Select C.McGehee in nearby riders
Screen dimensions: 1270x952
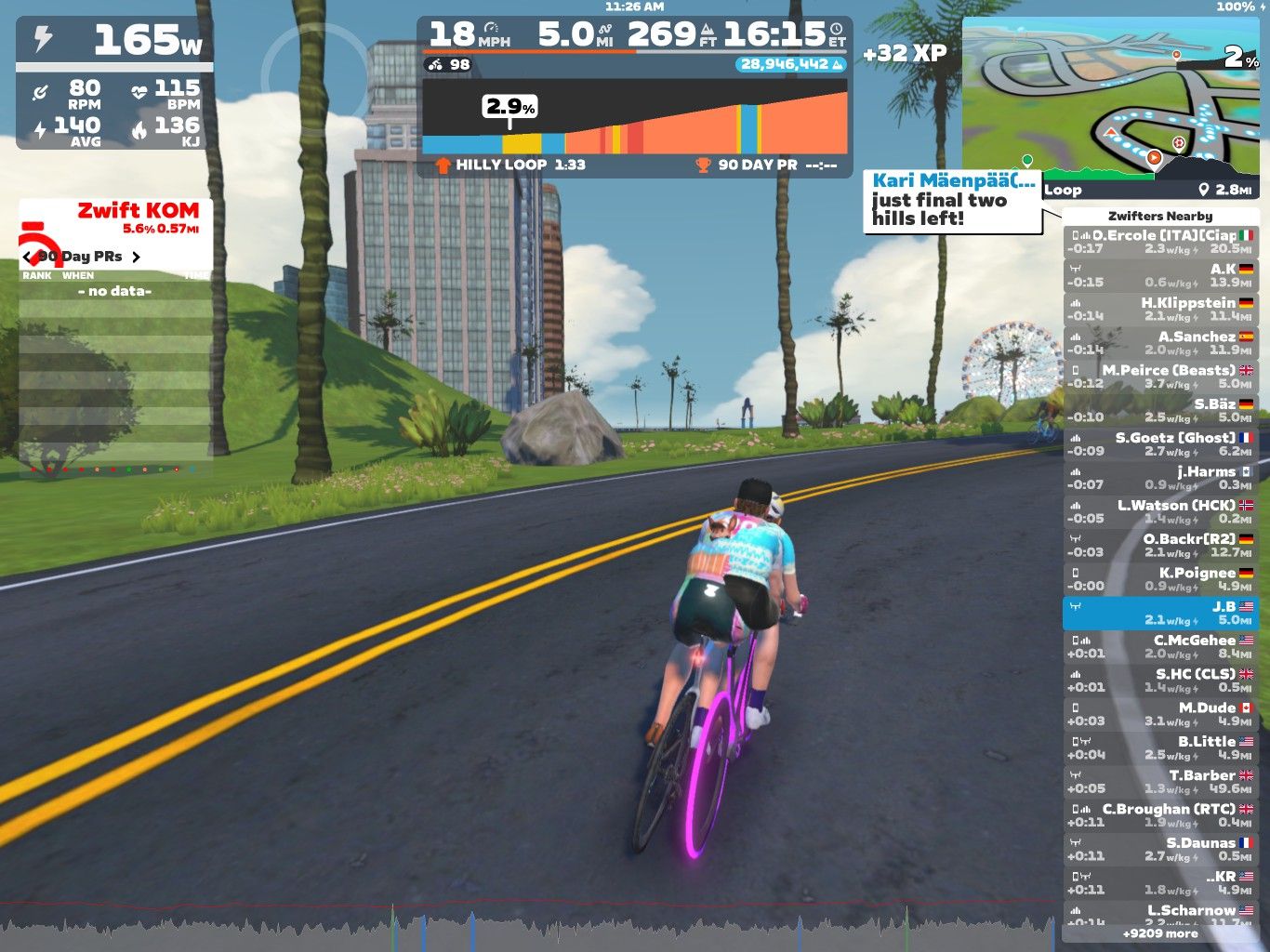point(1160,646)
